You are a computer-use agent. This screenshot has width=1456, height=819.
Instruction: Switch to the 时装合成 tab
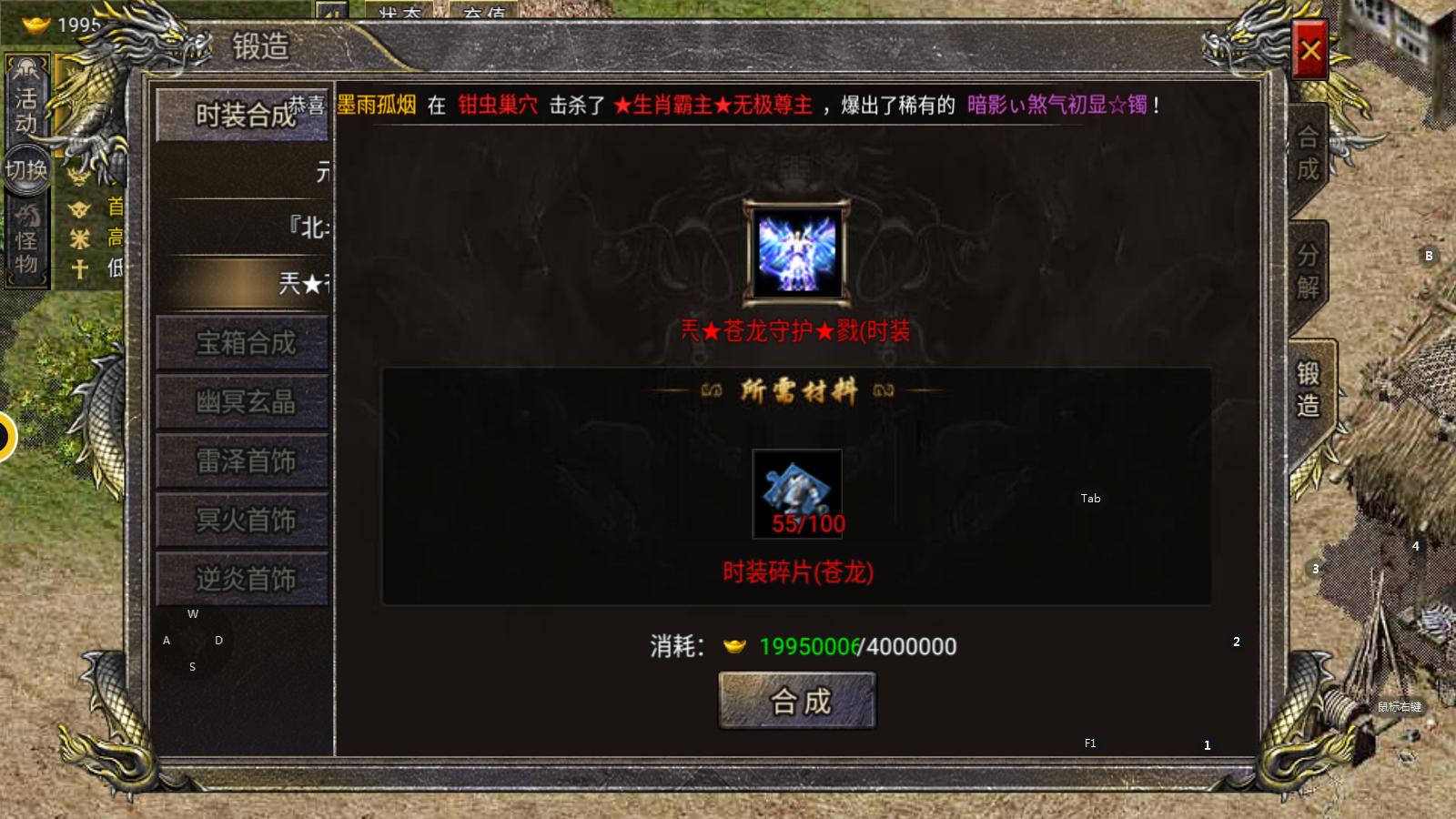[x=241, y=116]
